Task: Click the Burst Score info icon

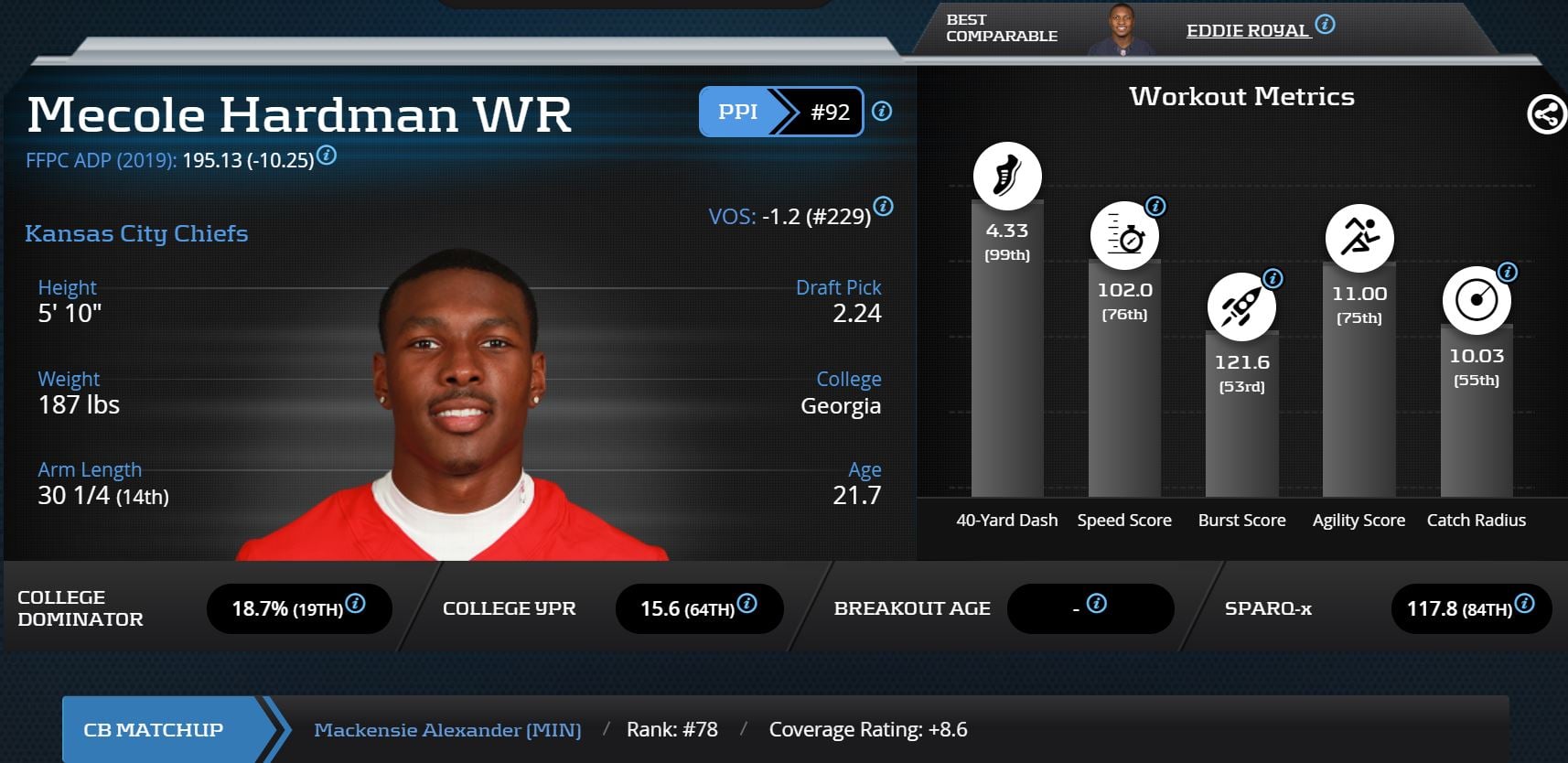Action: [1273, 278]
